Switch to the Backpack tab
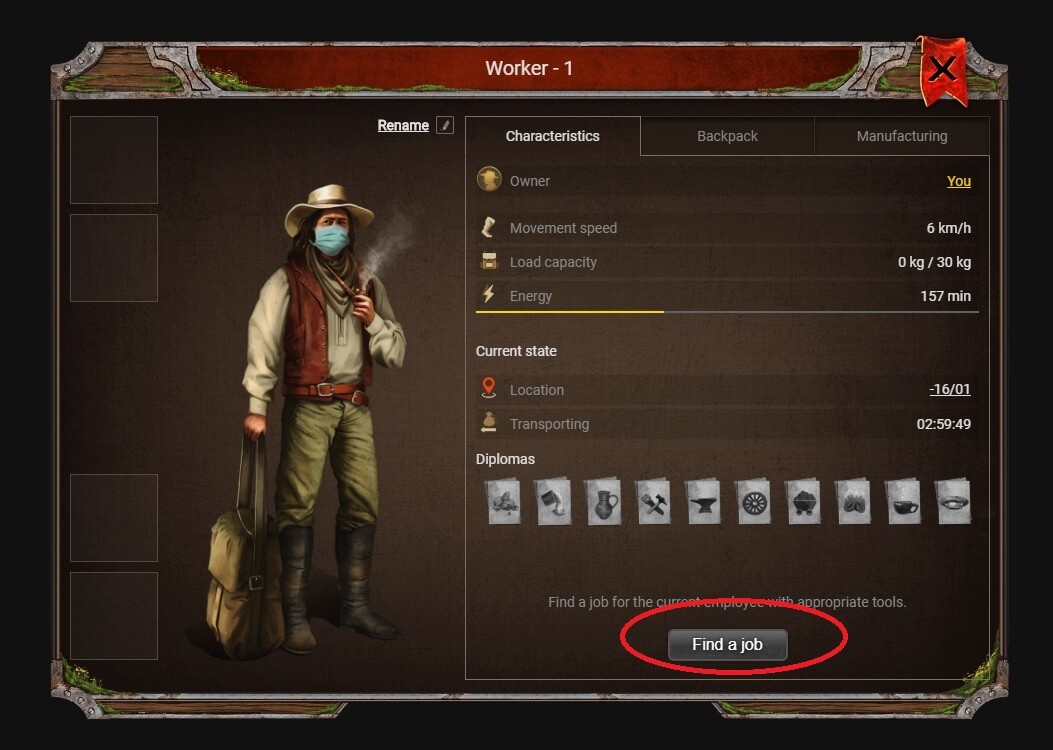1053x750 pixels. (x=727, y=136)
